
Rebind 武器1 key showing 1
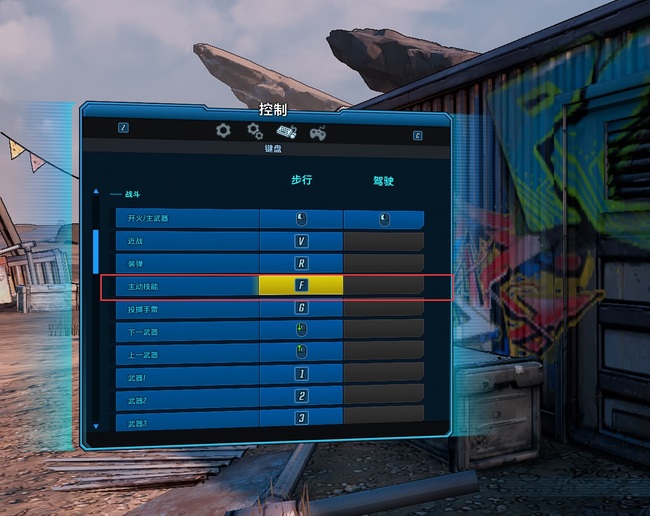click(301, 374)
